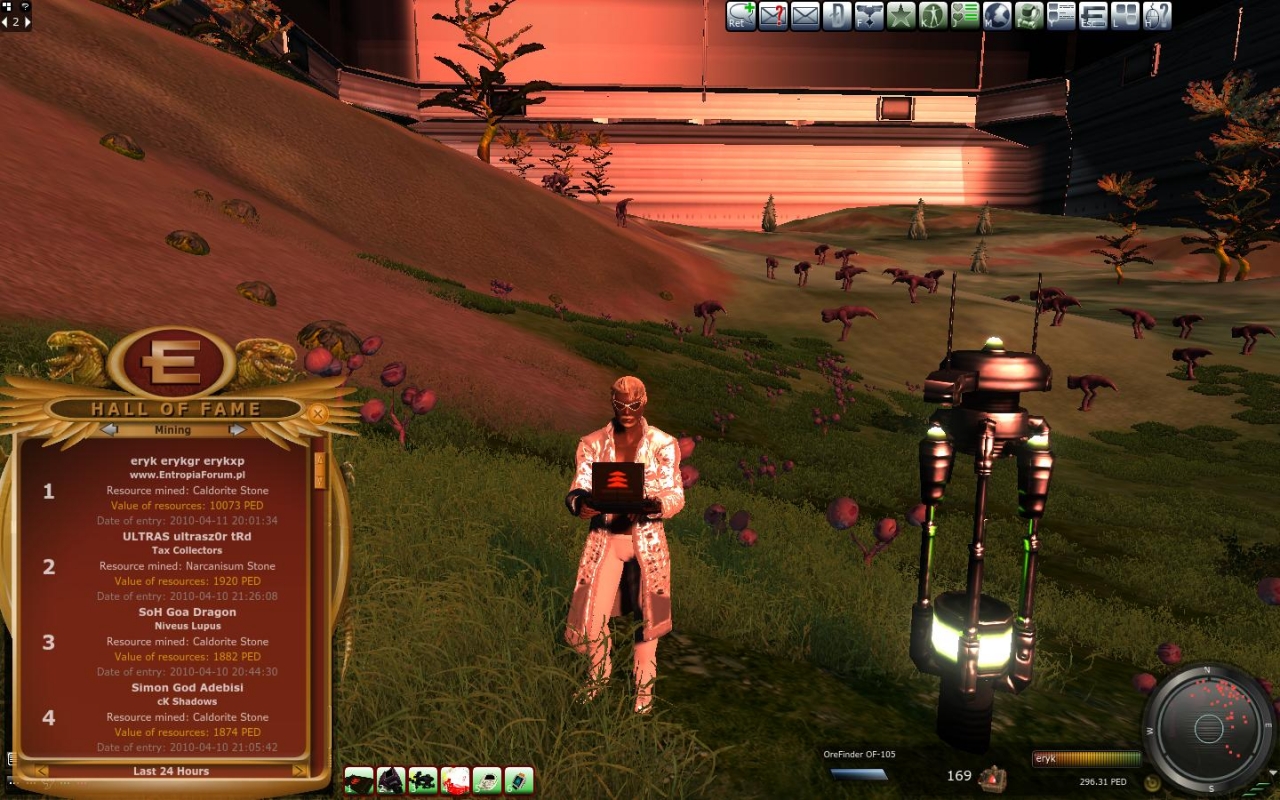Screen dimensions: 1280x800
Task: Open the mouse help icon
Action: click(1157, 16)
